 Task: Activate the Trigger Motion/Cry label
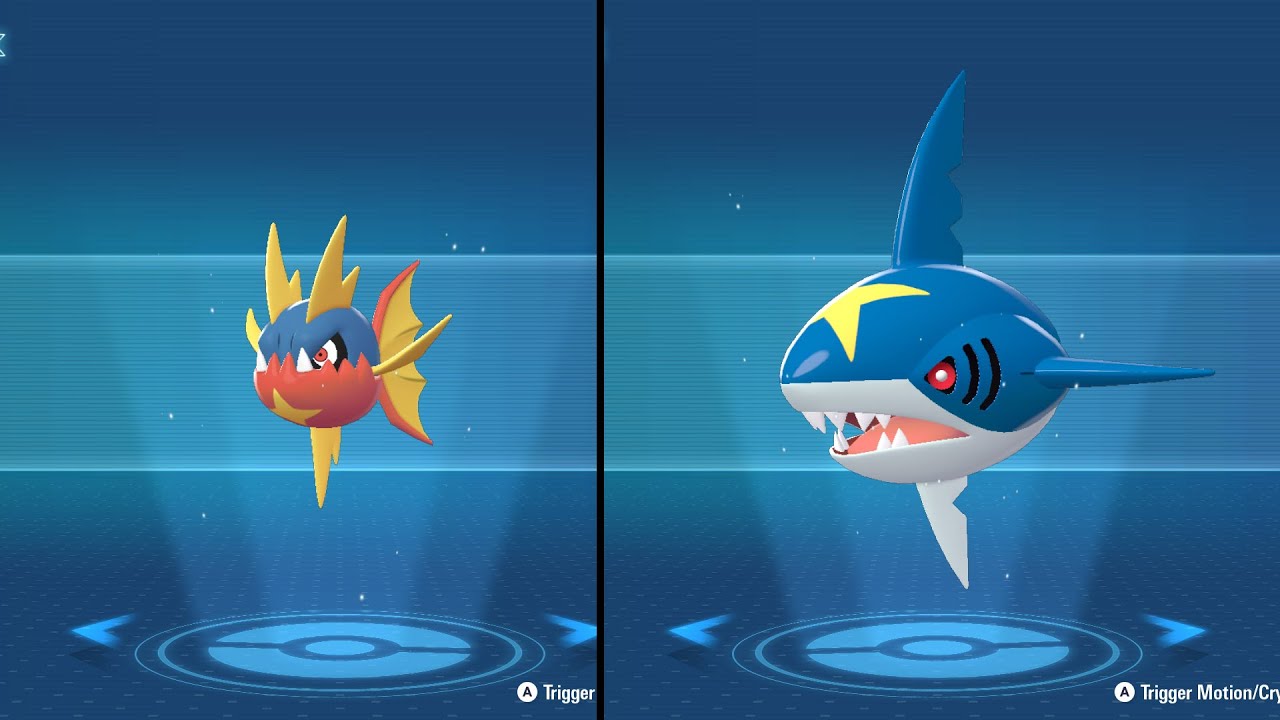(1196, 691)
